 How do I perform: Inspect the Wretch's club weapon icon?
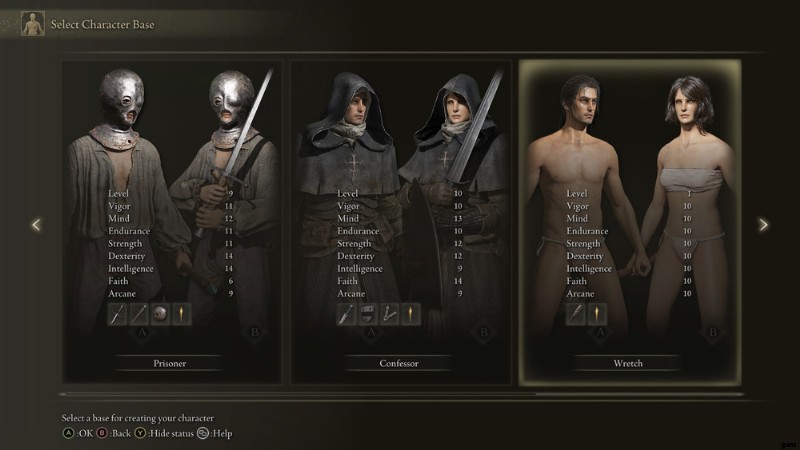pos(577,315)
